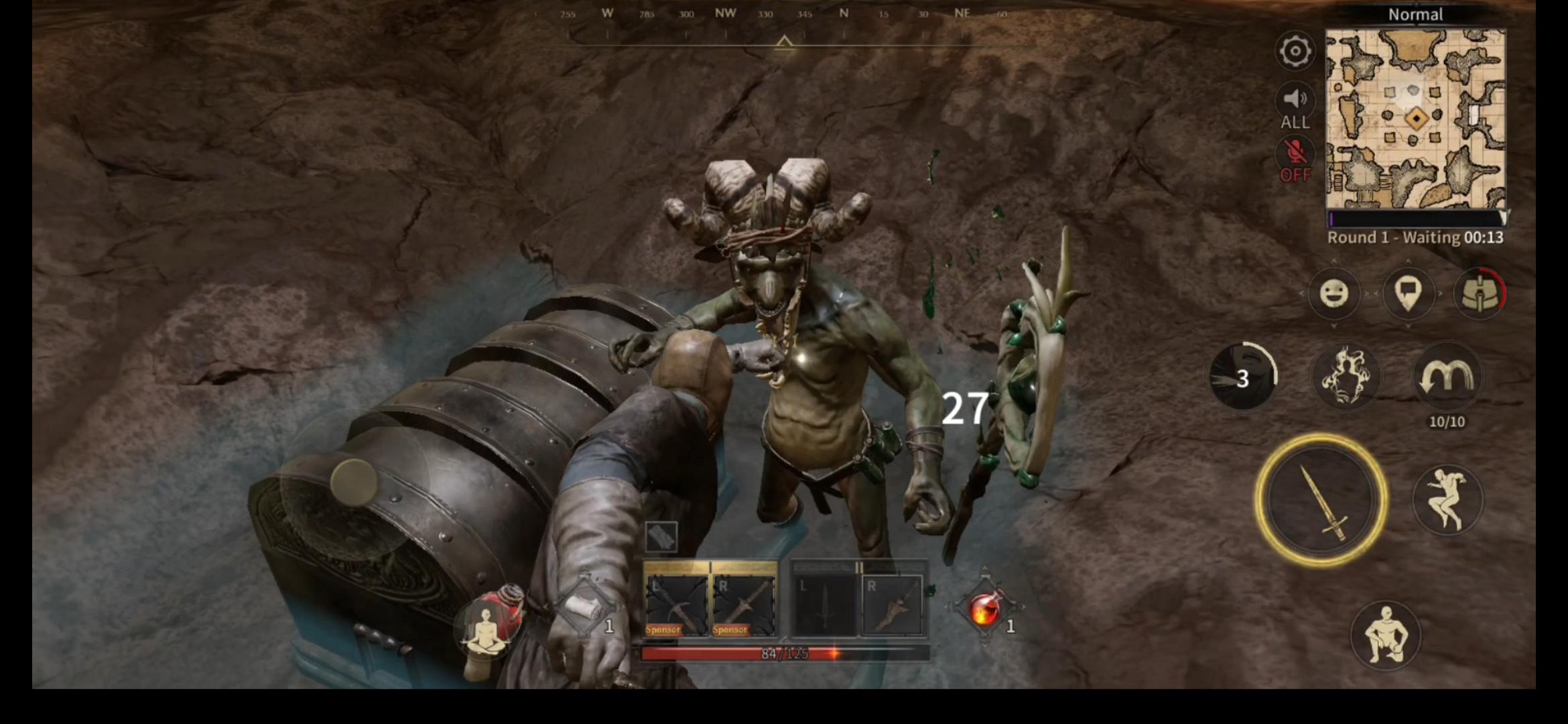Open the smiley face emote wheel
The width and height of the screenshot is (1568, 724).
click(1333, 294)
